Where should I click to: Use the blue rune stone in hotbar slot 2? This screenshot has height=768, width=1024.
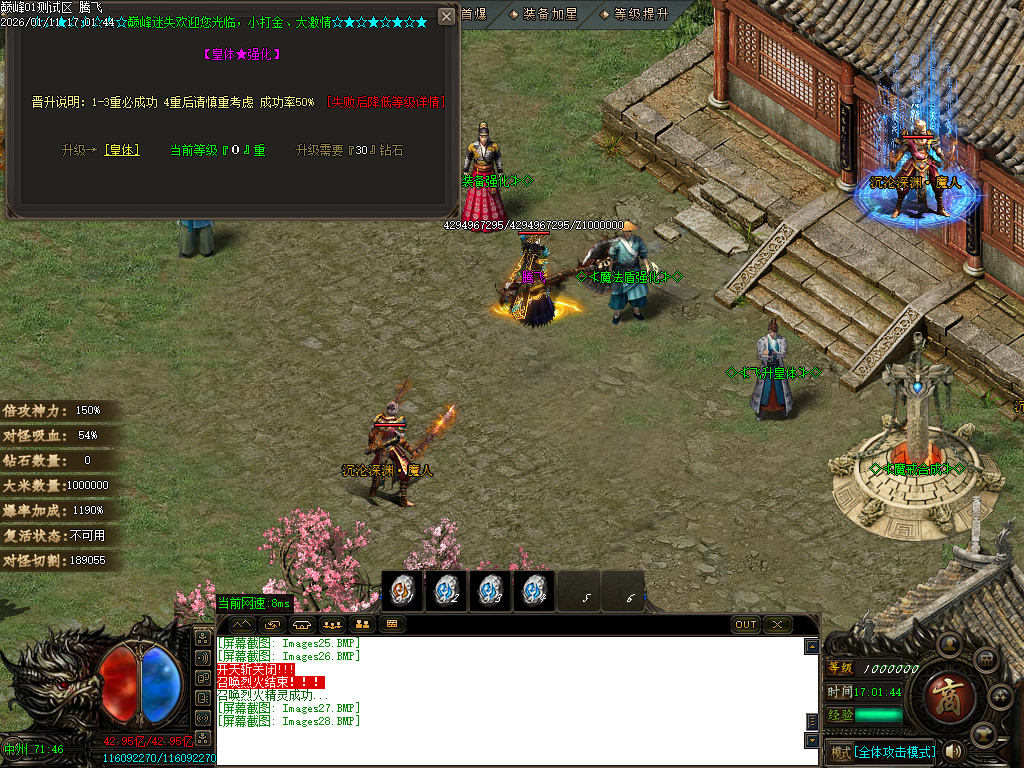click(447, 591)
